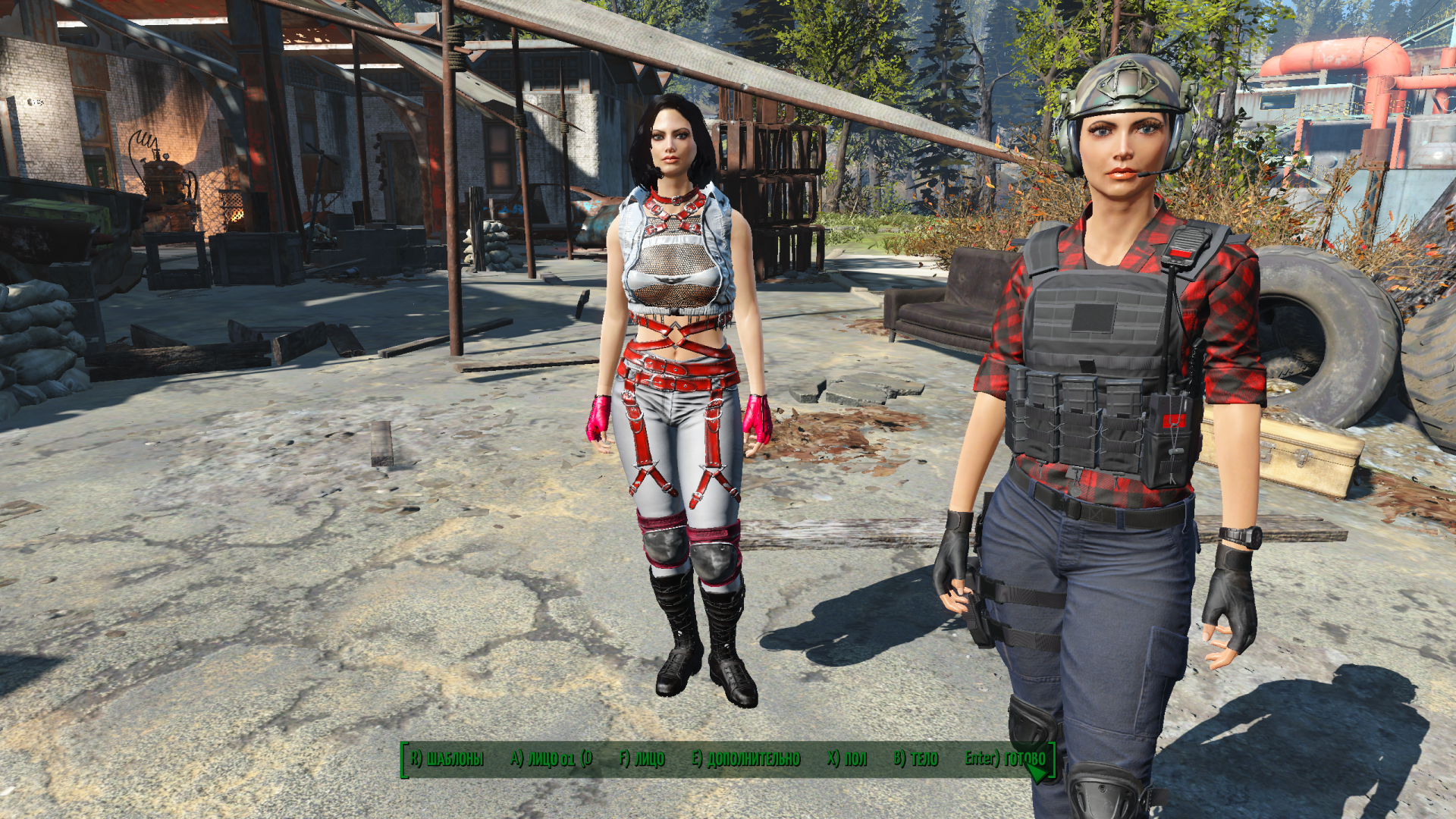This screenshot has width=1456, height=819.
Task: Cycle the ЛИЦО 01 face preset
Action: (x=551, y=758)
